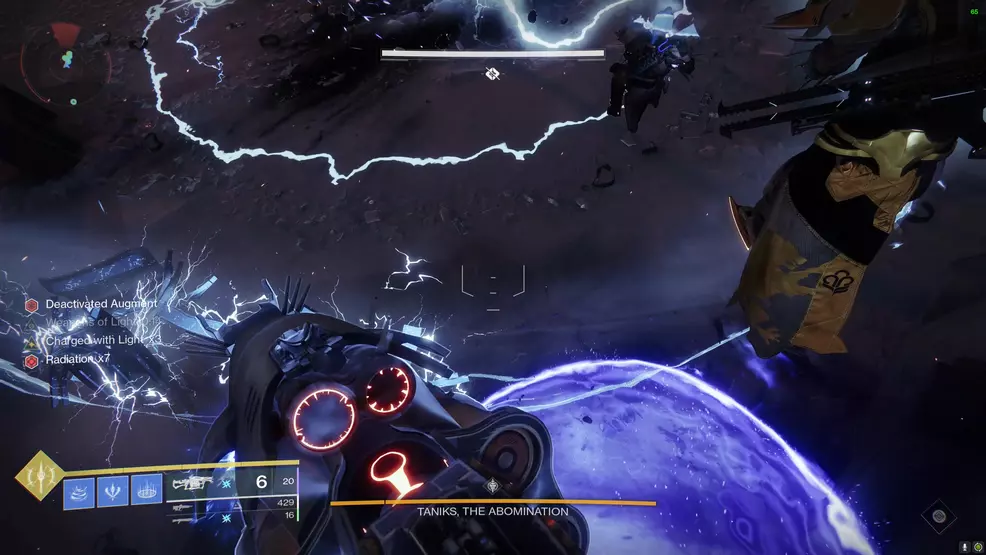The height and width of the screenshot is (555, 986).
Task: Select the swirling vortex grenade ability icon
Action: point(80,491)
